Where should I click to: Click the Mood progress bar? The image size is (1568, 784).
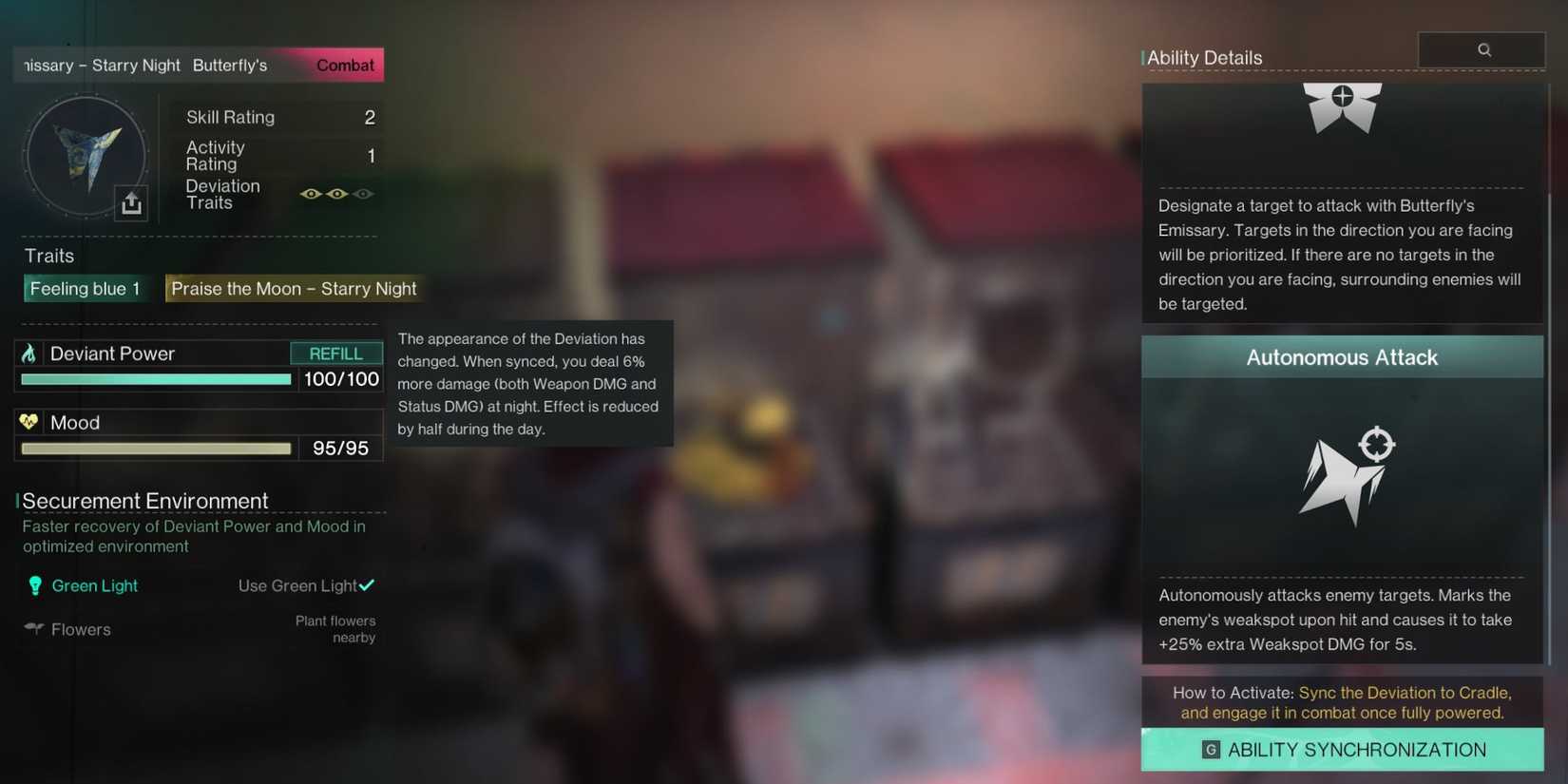click(155, 448)
